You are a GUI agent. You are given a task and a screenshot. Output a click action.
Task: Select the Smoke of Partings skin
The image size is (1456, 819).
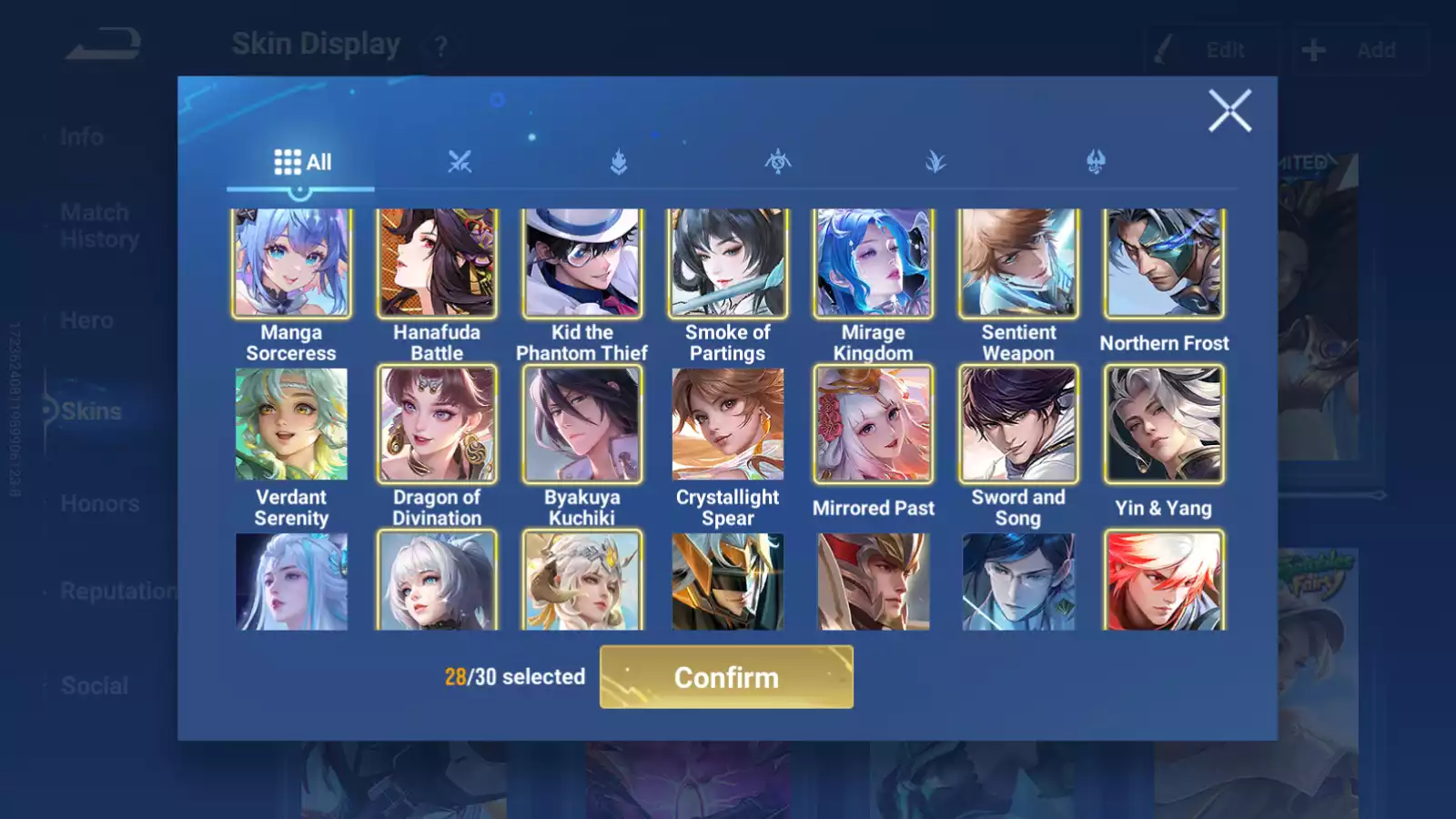pyautogui.click(x=727, y=263)
